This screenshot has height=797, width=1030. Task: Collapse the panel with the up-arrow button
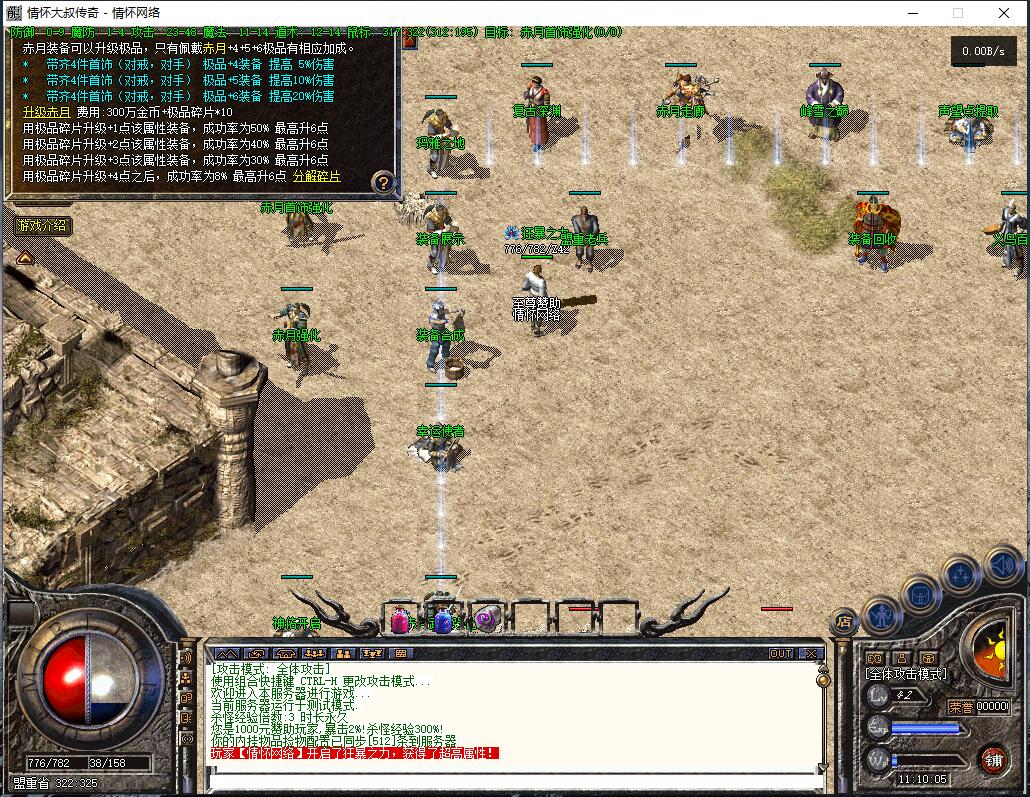point(24,257)
